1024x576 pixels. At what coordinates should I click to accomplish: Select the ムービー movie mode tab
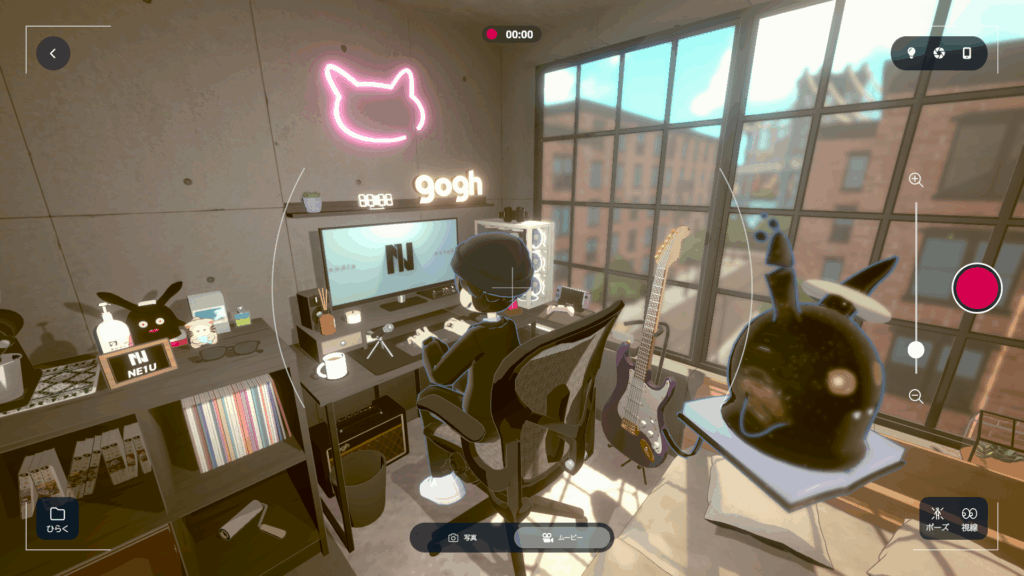click(562, 538)
